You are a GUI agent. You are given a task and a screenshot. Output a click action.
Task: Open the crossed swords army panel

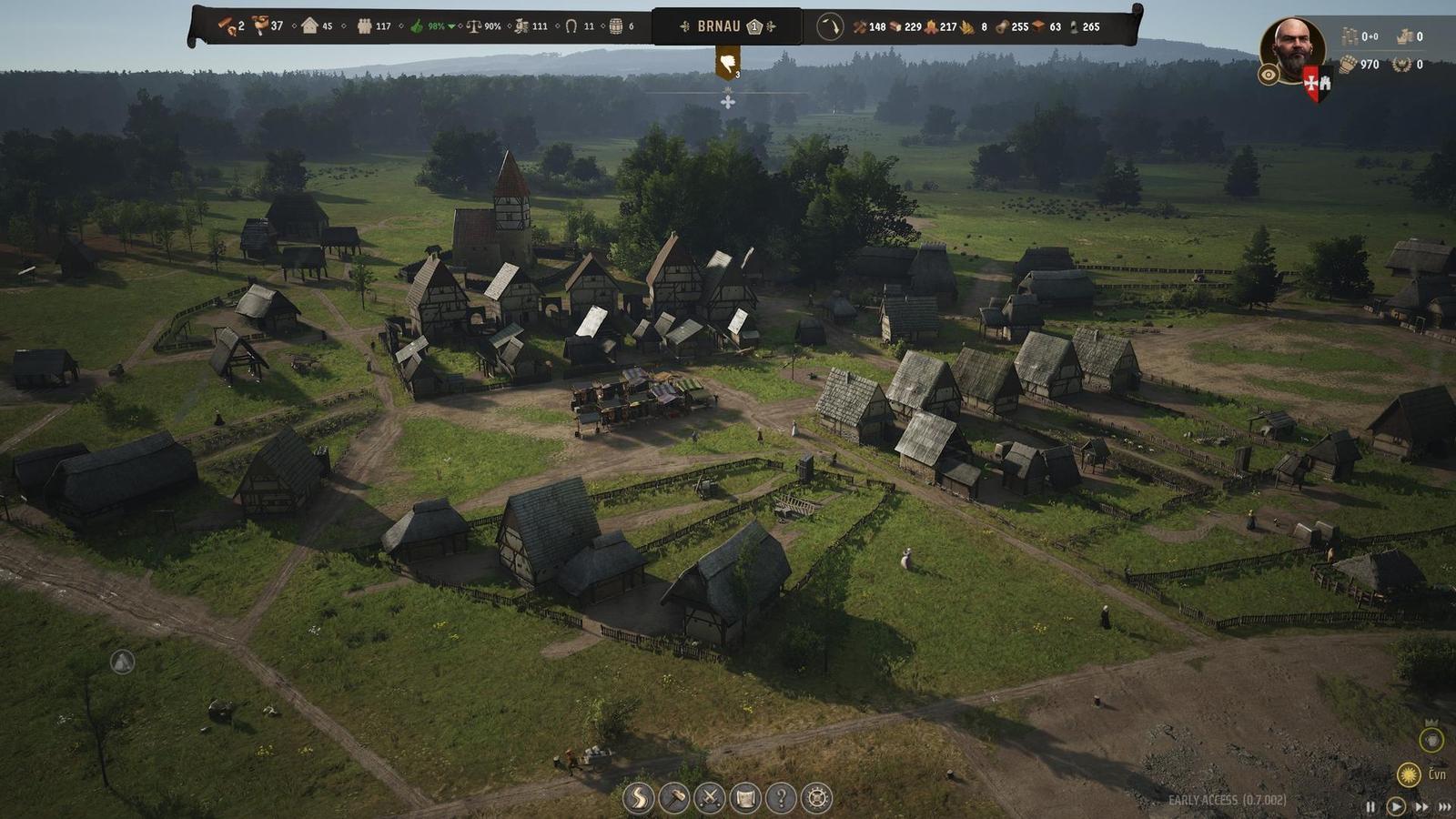pyautogui.click(x=709, y=798)
